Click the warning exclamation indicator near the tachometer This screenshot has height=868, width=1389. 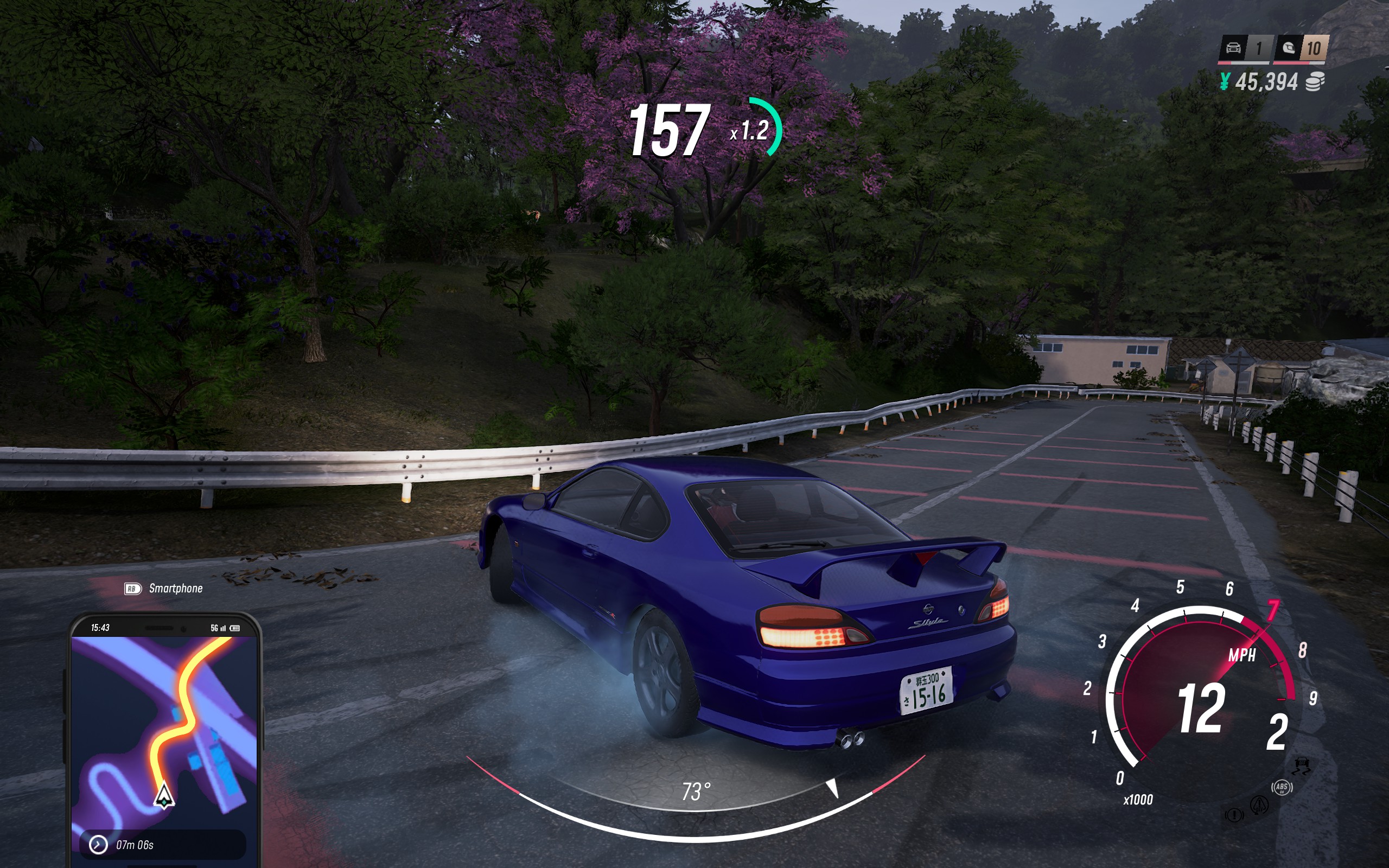coord(1234,815)
